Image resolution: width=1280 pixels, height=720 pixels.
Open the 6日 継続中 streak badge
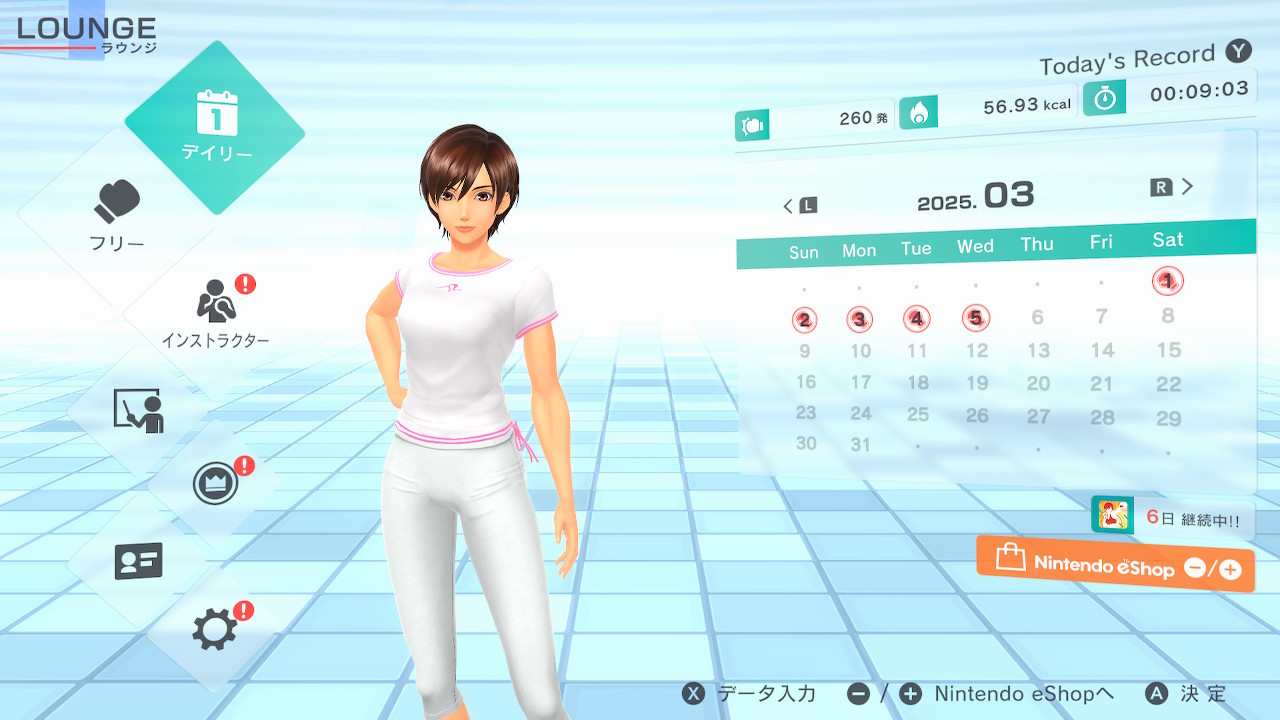[1170, 517]
